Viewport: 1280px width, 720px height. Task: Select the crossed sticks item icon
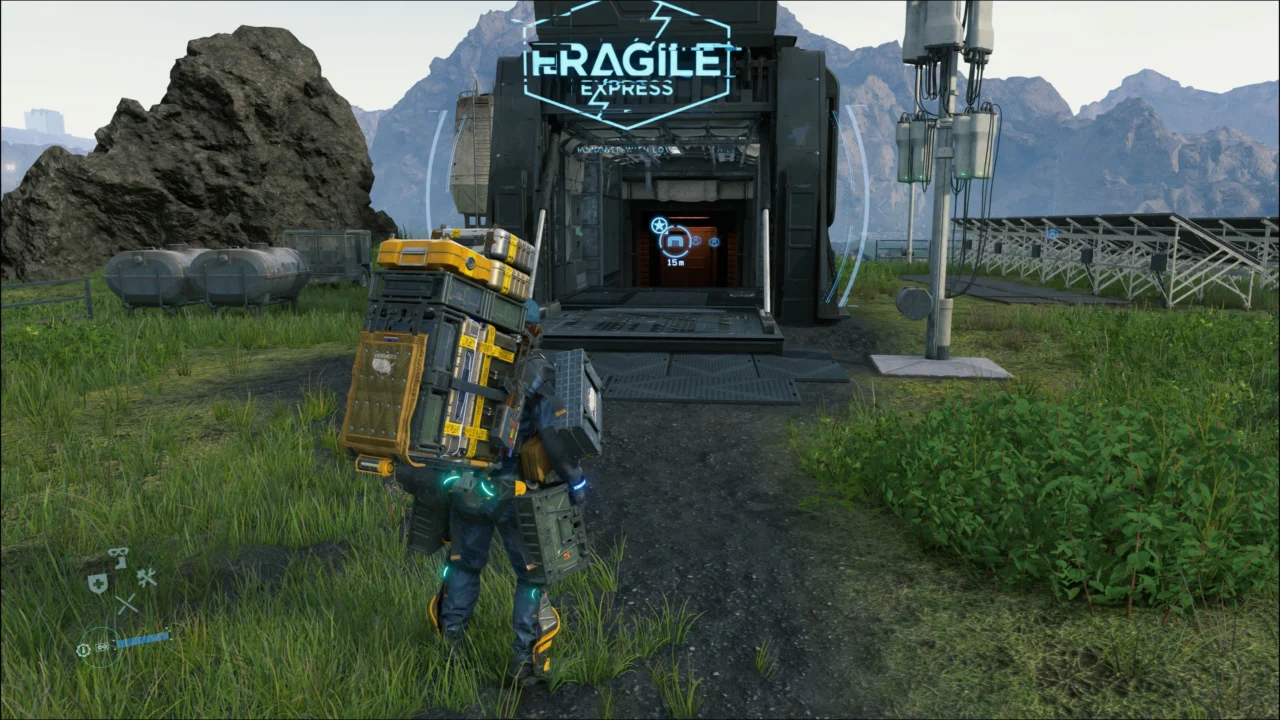(x=126, y=604)
